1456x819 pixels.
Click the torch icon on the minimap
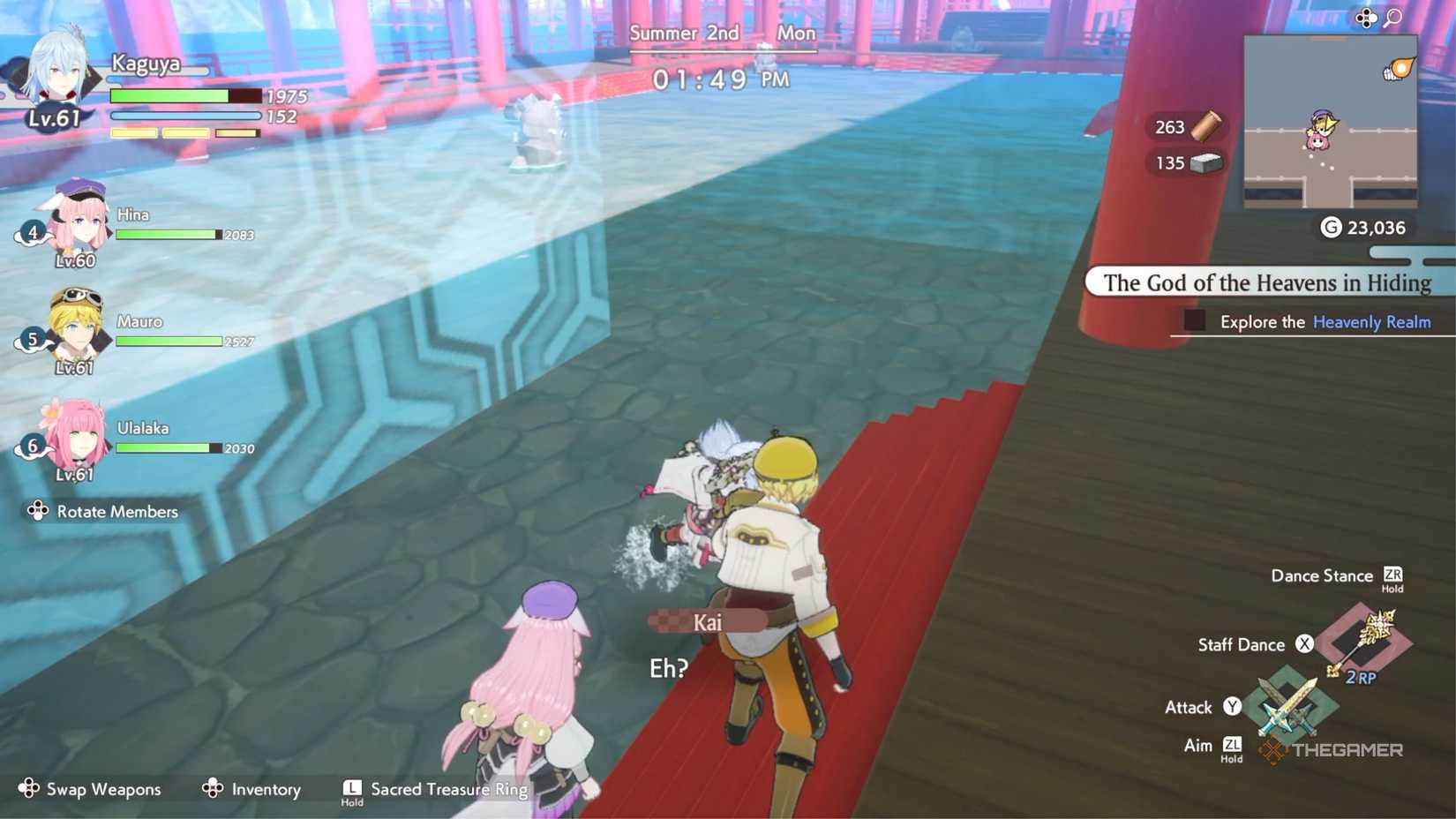pos(1399,70)
